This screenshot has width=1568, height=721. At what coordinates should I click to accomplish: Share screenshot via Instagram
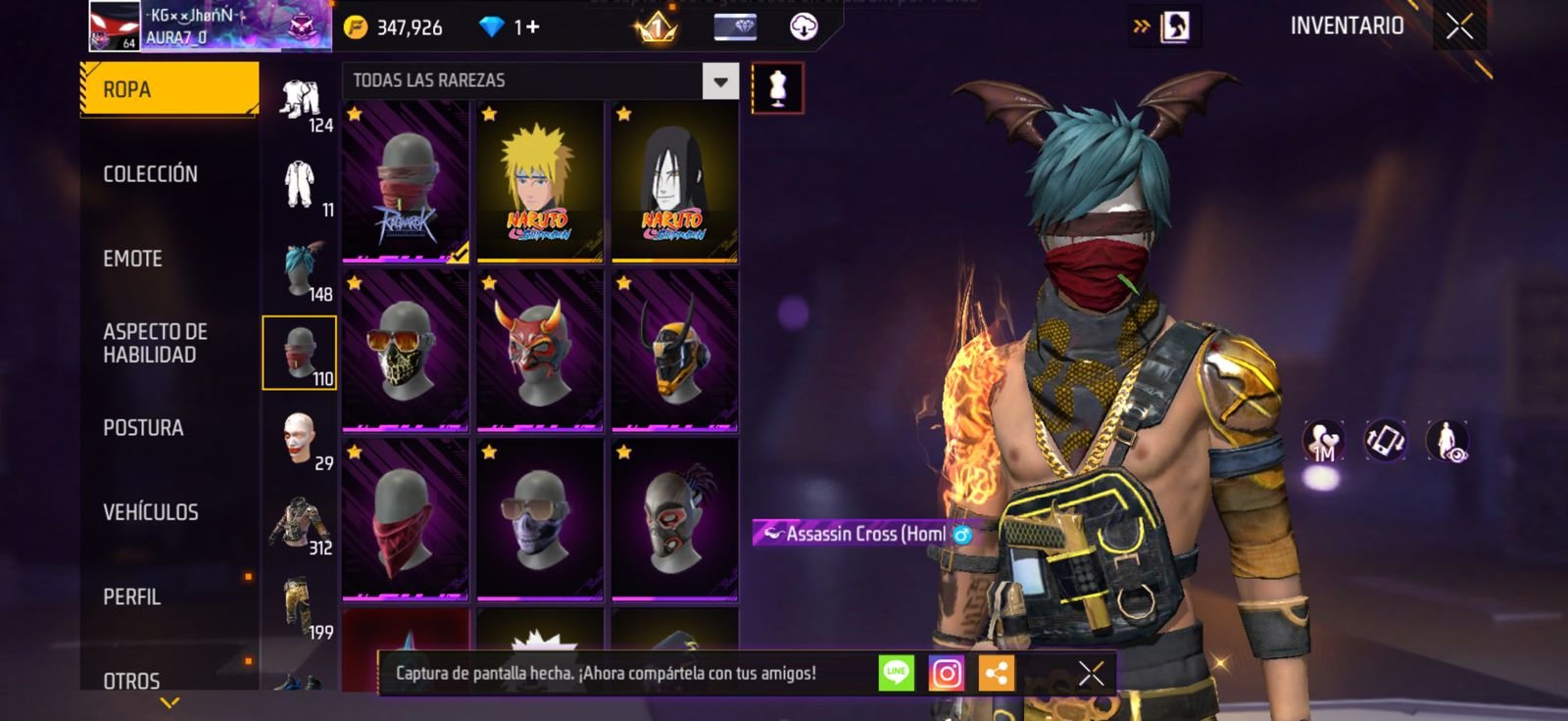tap(946, 674)
